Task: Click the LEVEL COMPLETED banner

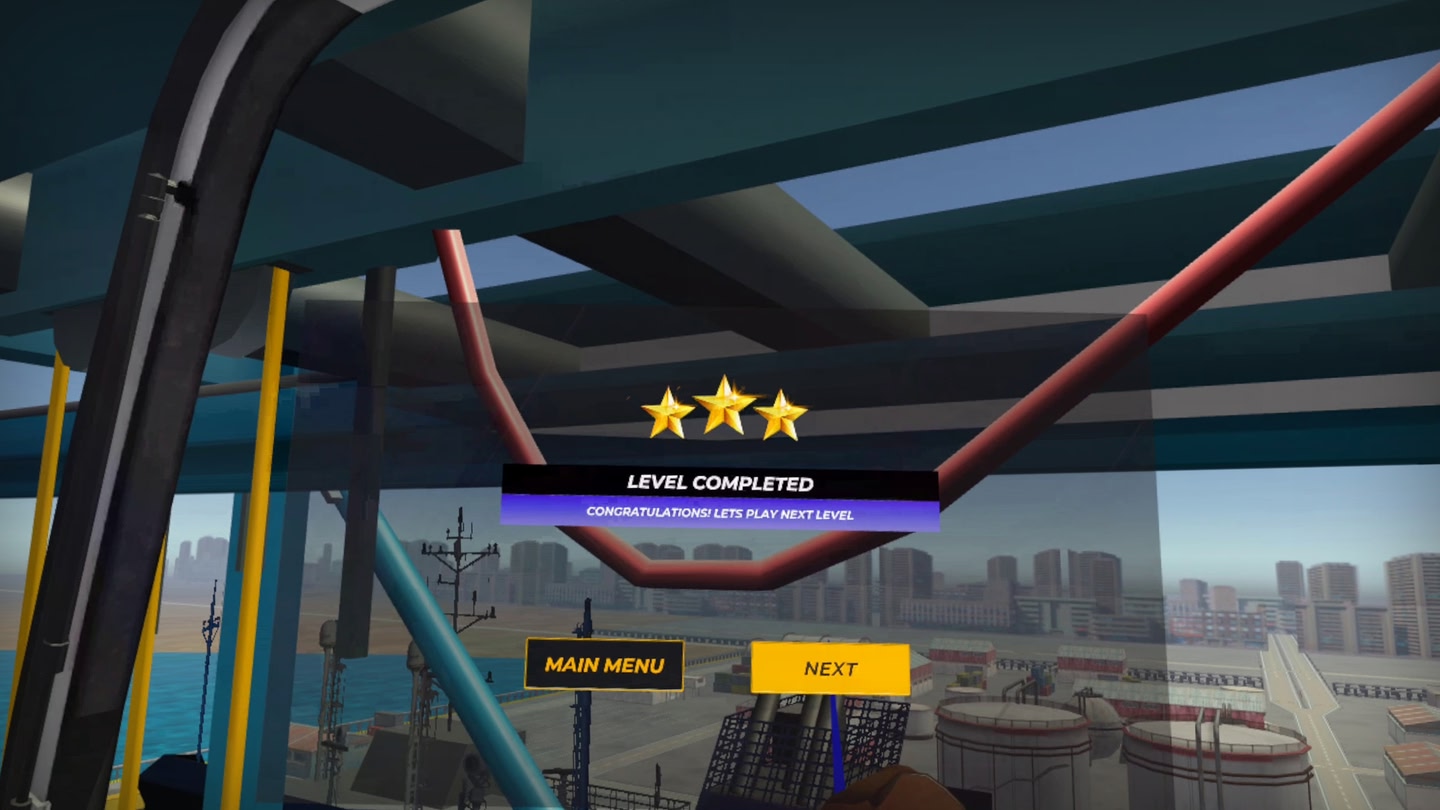Action: pyautogui.click(x=720, y=484)
